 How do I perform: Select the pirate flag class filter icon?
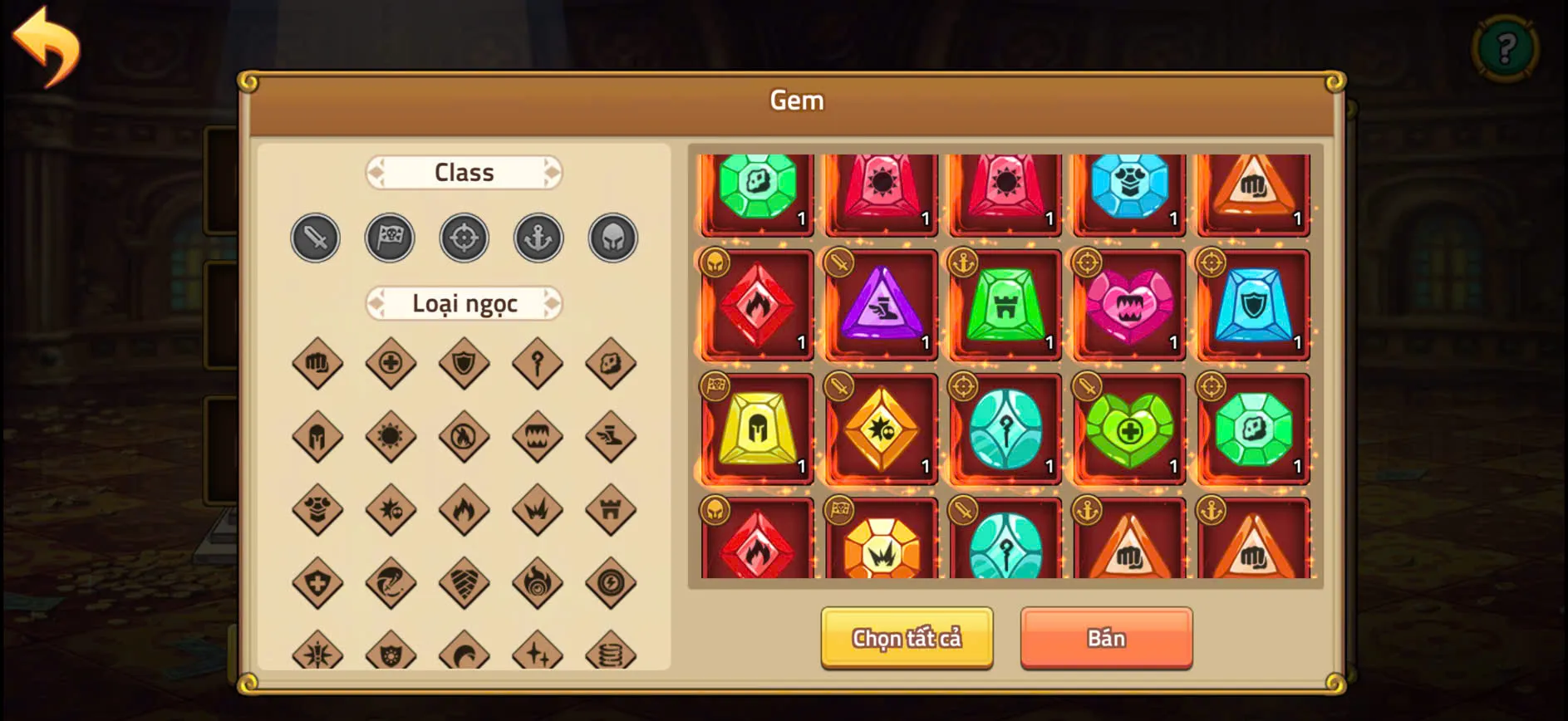click(390, 237)
